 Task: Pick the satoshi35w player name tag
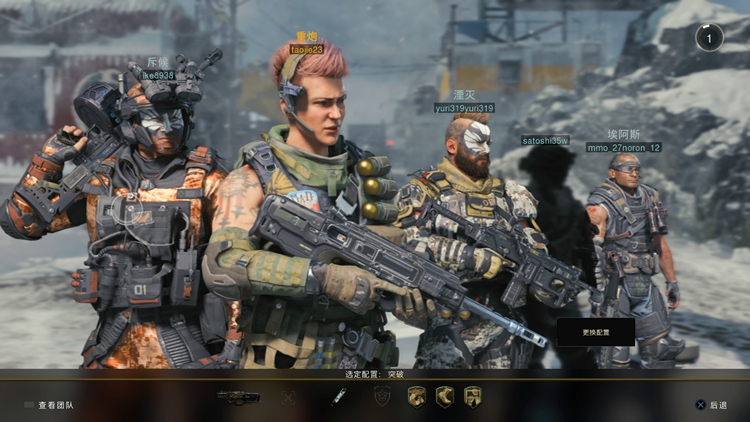pos(545,140)
